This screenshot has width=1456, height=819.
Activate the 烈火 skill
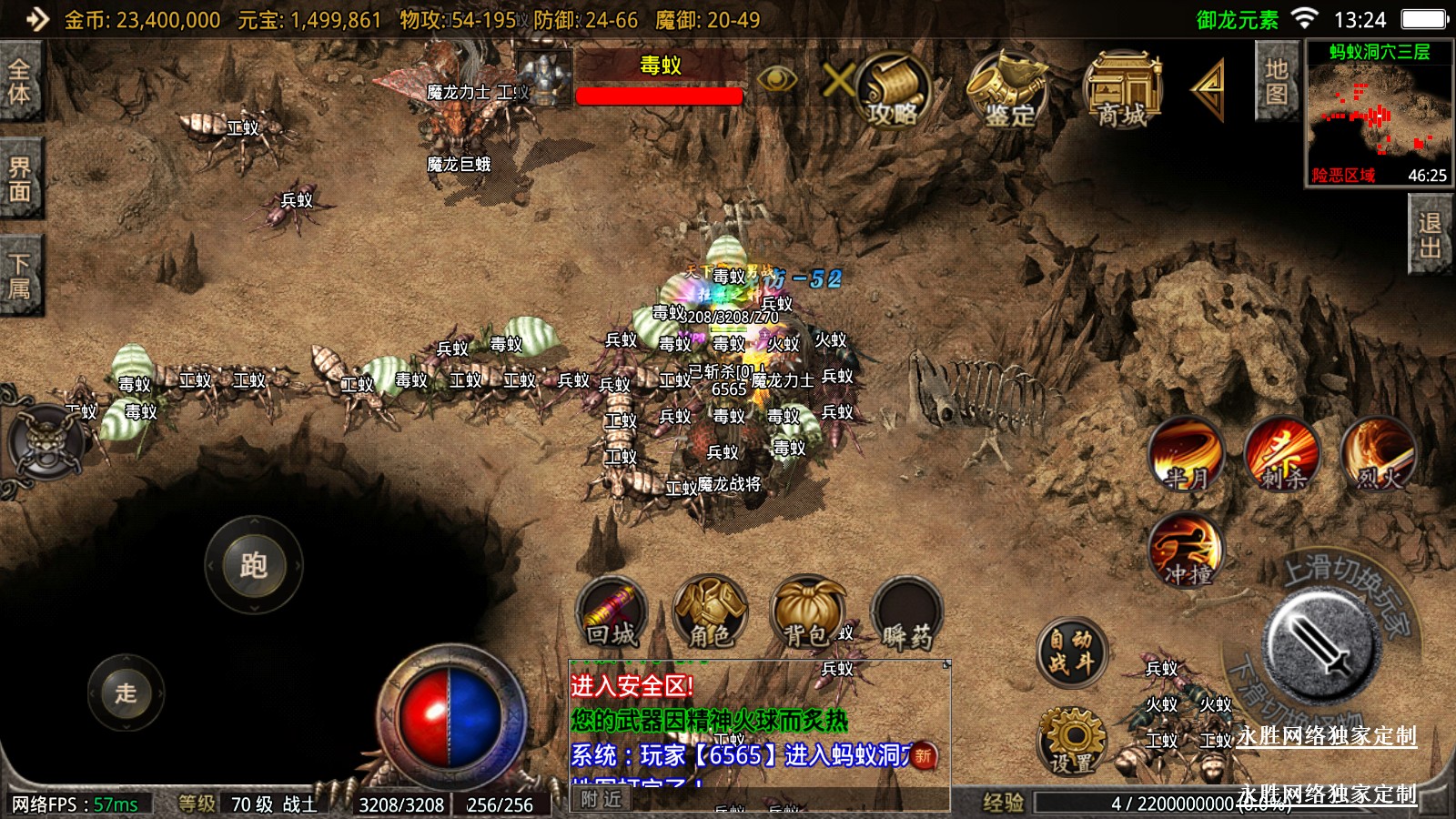pyautogui.click(x=1379, y=454)
